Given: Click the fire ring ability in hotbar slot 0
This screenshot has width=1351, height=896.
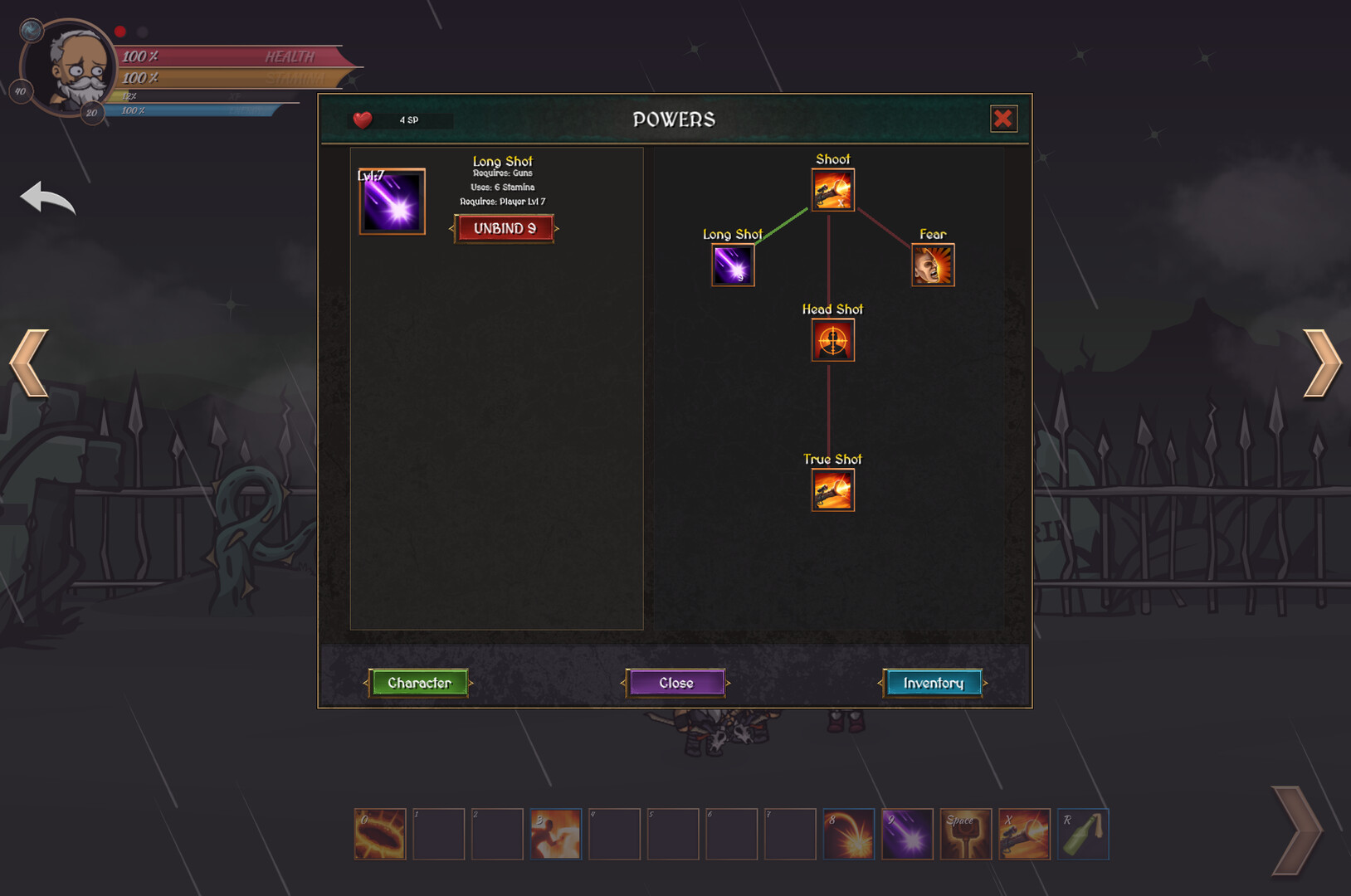Looking at the screenshot, I should (x=379, y=834).
